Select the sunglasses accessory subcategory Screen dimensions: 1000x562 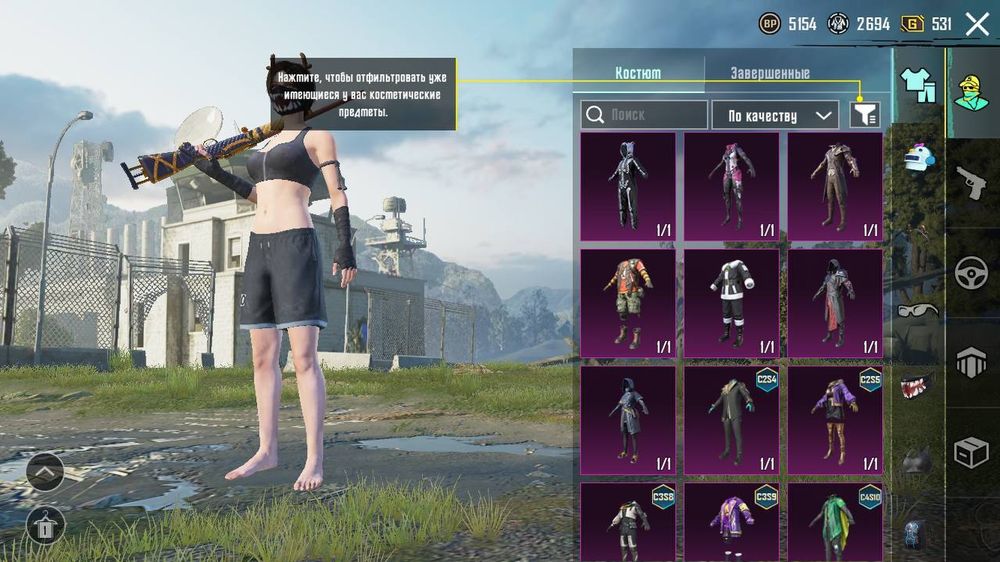coord(918,310)
